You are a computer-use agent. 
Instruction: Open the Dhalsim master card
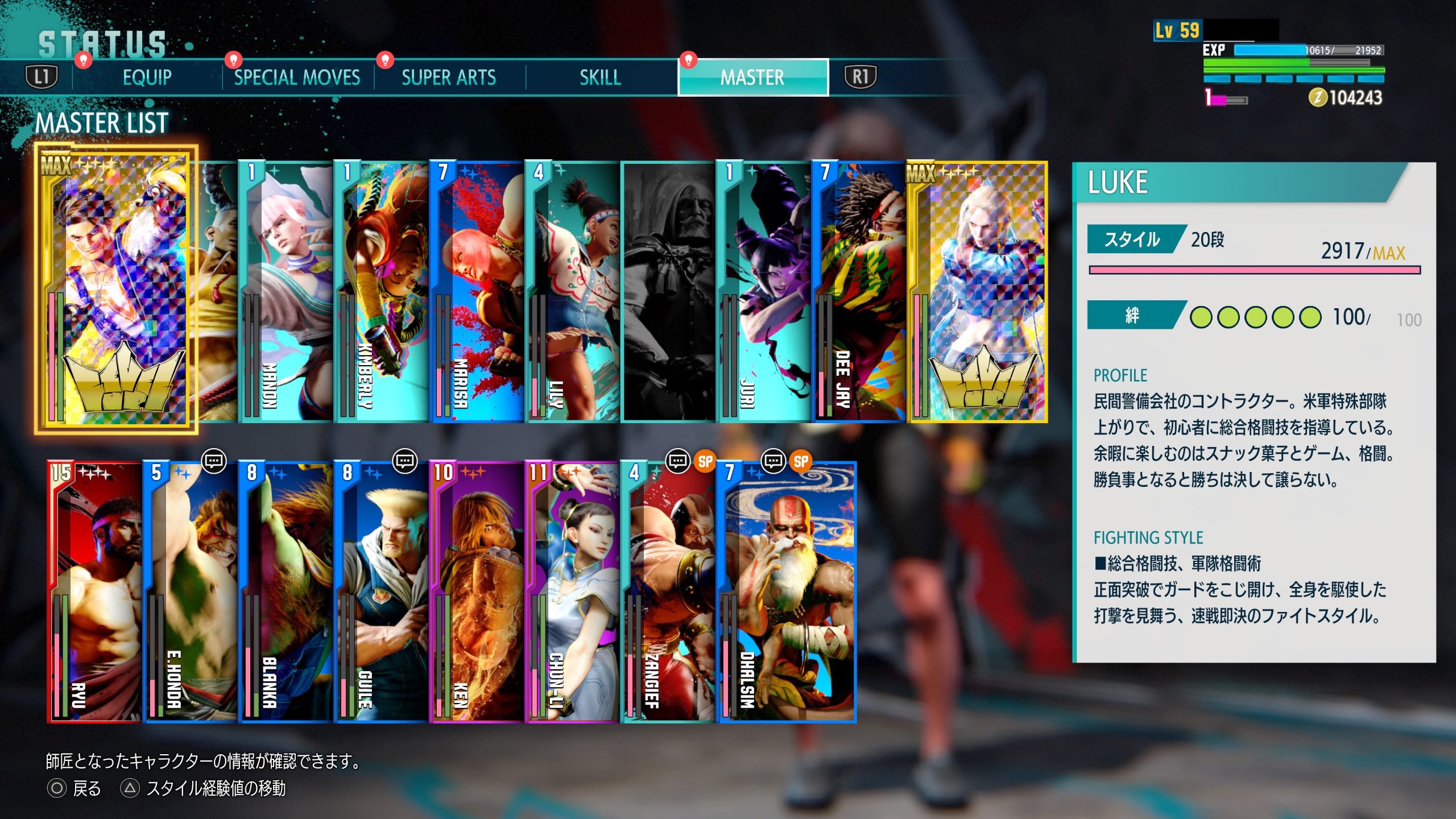[787, 591]
